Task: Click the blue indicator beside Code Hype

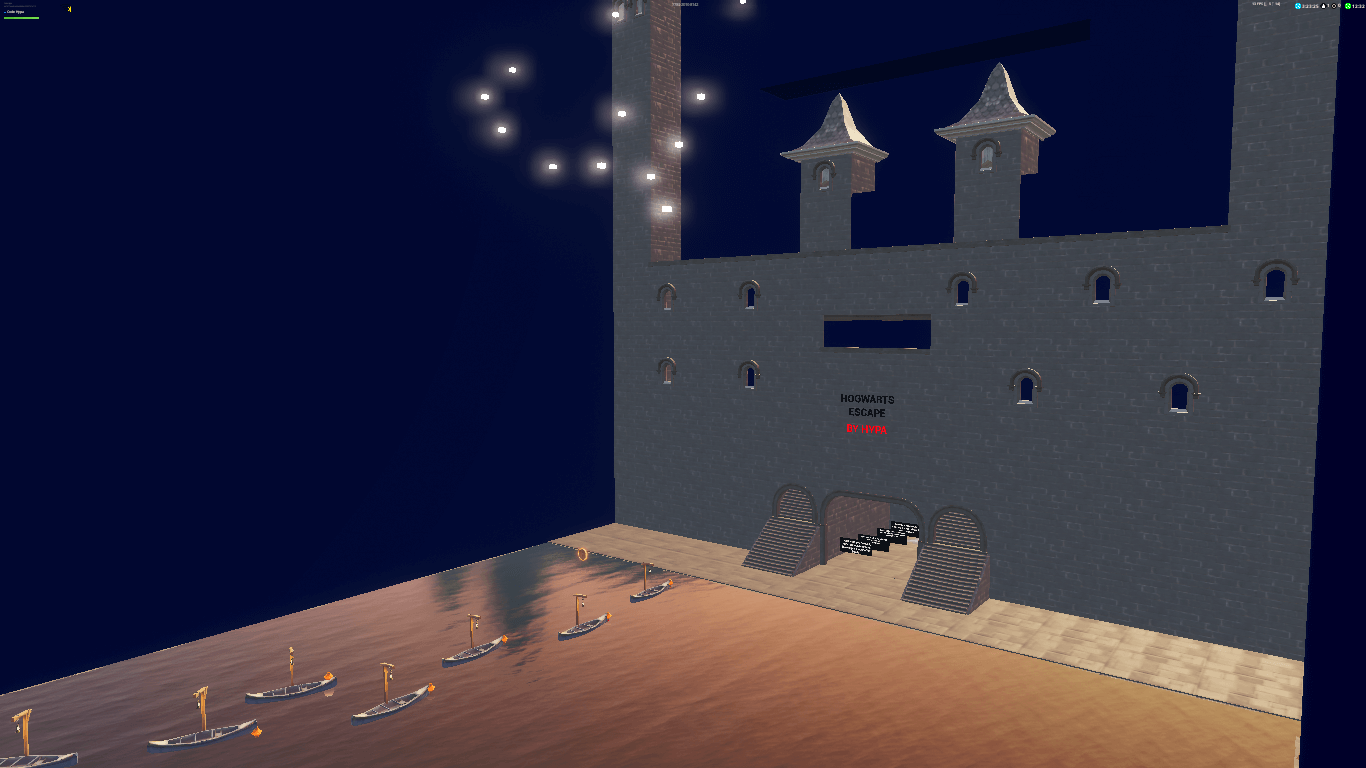Action: point(5,12)
